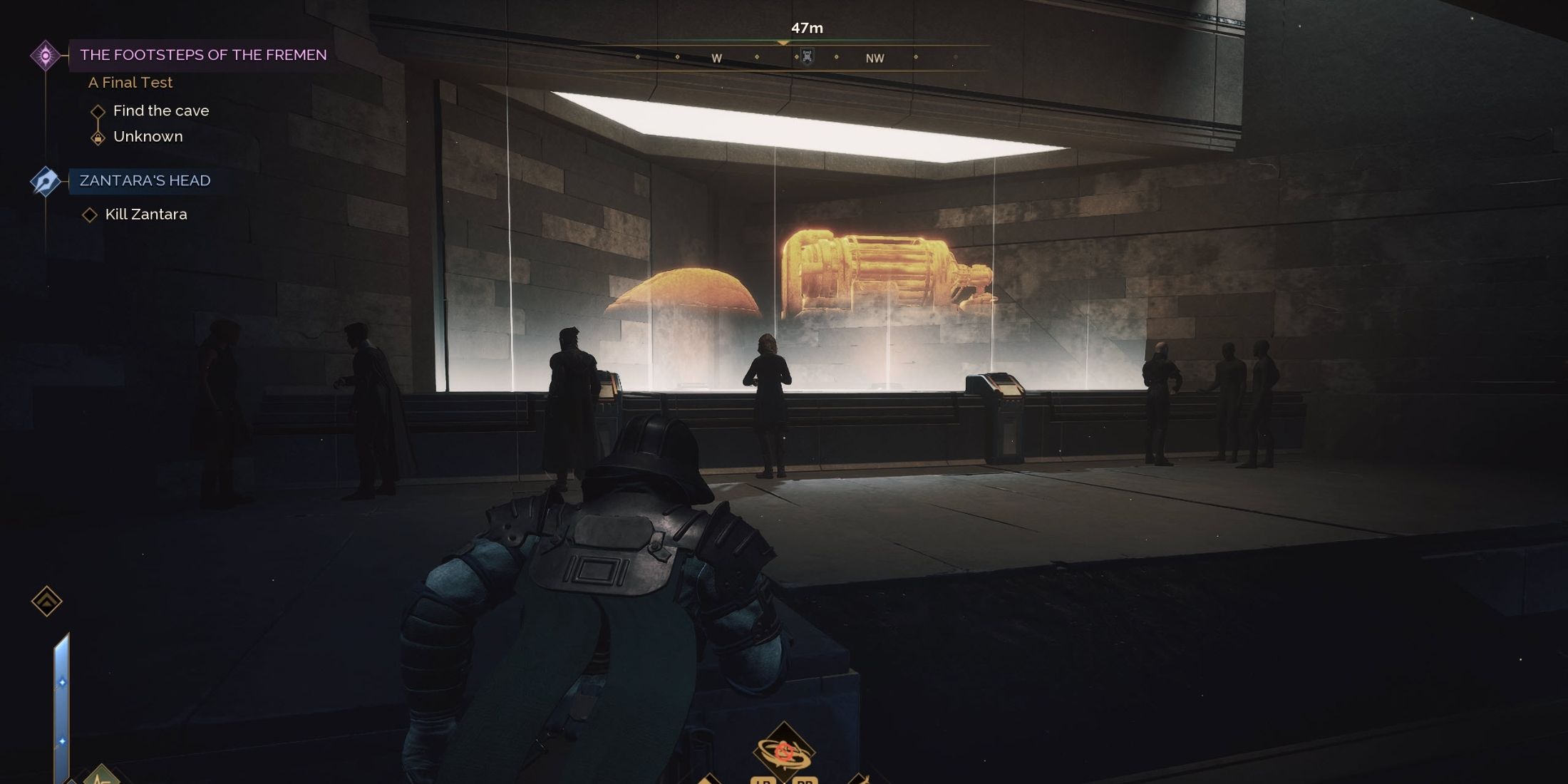
Task: Check the Kill Zantara objective diamond
Action: point(91,214)
